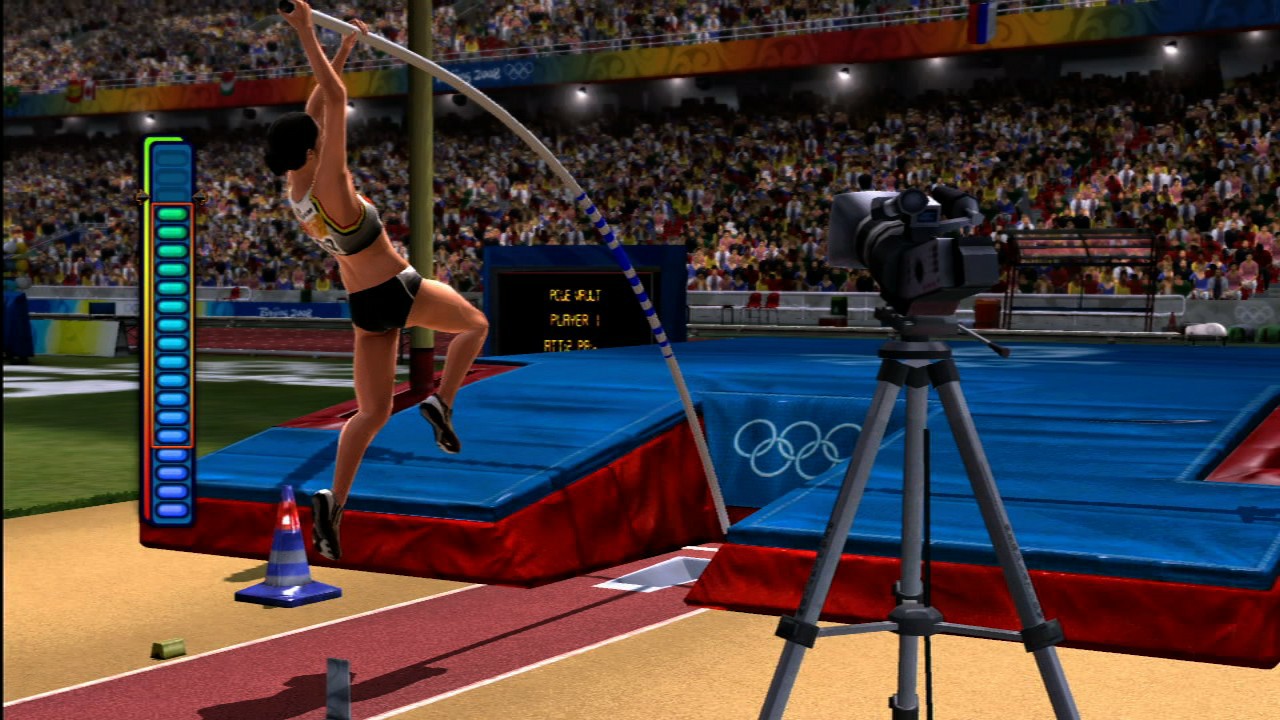Click the left arrow marker on the power gauge

pyautogui.click(x=144, y=198)
